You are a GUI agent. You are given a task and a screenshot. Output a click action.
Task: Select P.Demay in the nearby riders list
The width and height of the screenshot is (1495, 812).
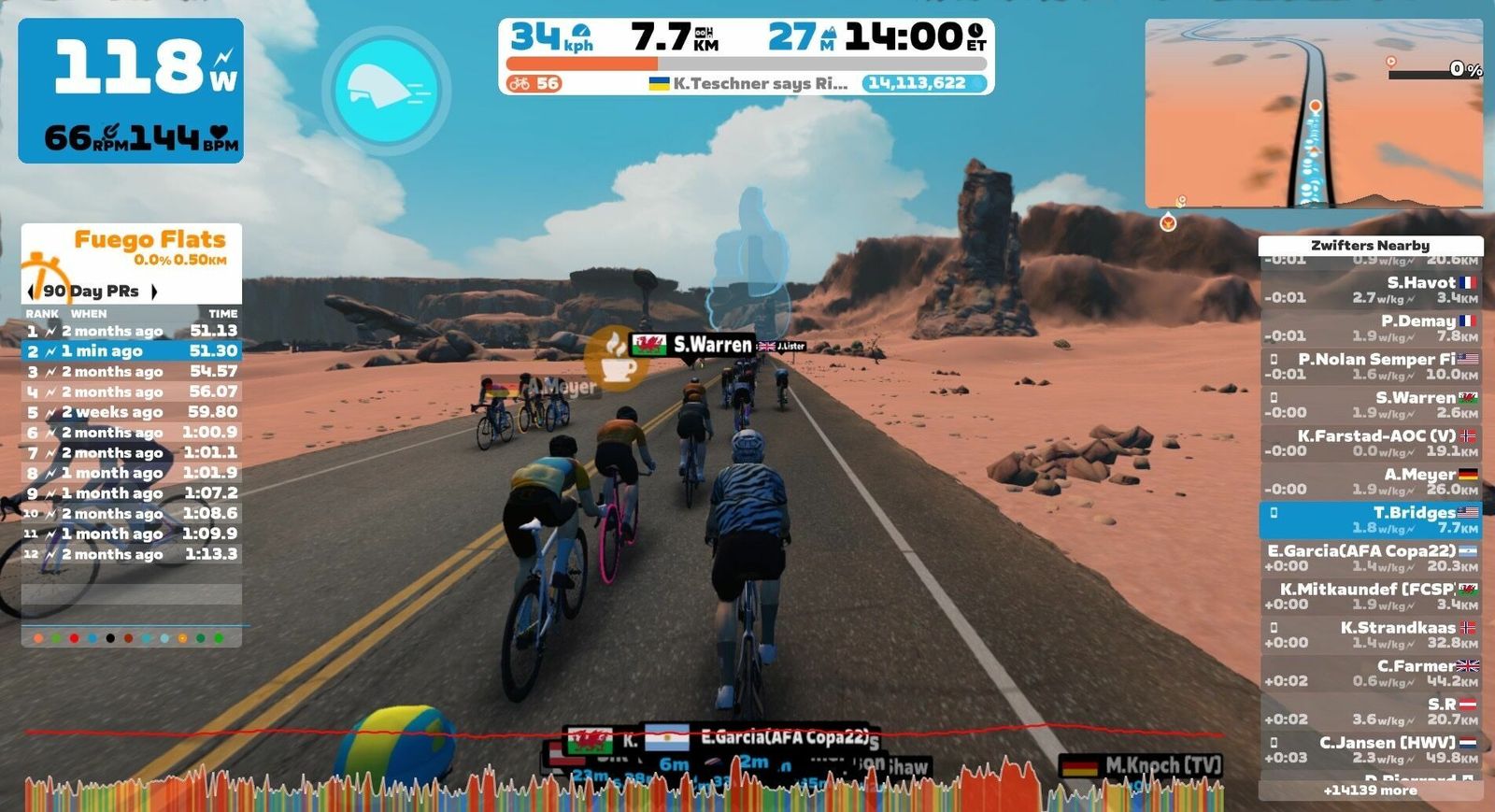[x=1371, y=328]
